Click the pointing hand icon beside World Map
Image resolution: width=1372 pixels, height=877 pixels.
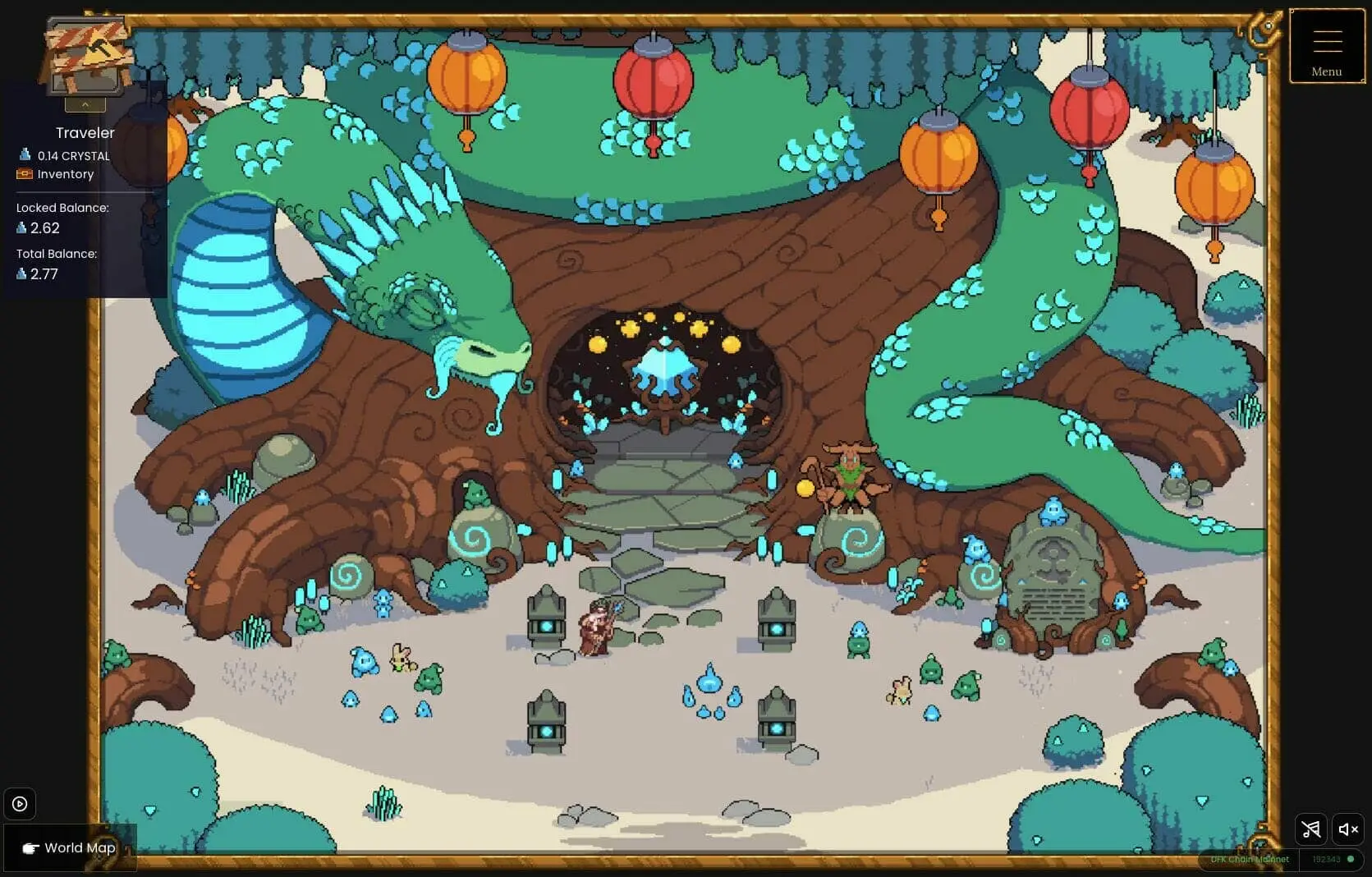pos(30,847)
